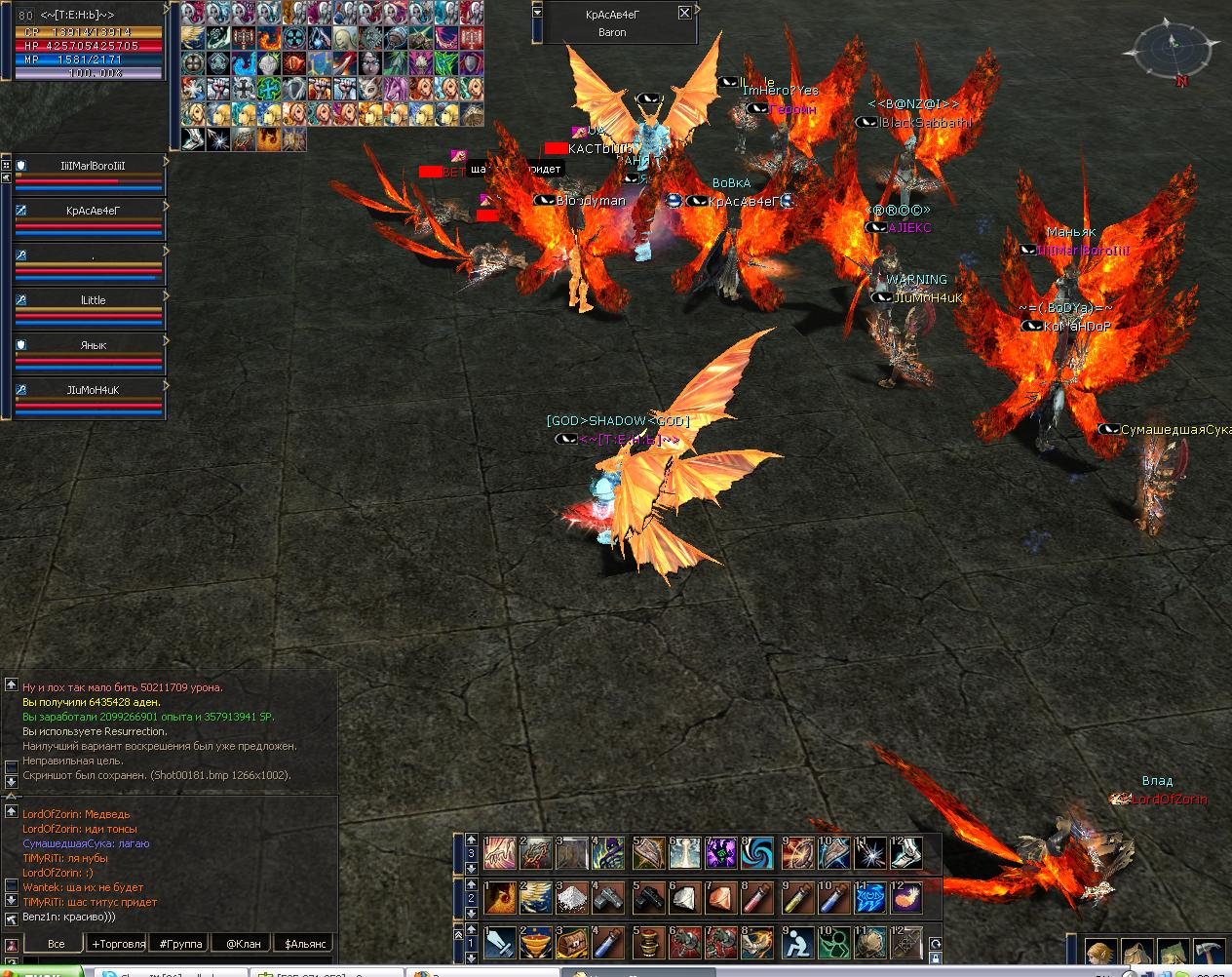Show the @Клан chat tab
This screenshot has height=977, width=1232.
(243, 944)
